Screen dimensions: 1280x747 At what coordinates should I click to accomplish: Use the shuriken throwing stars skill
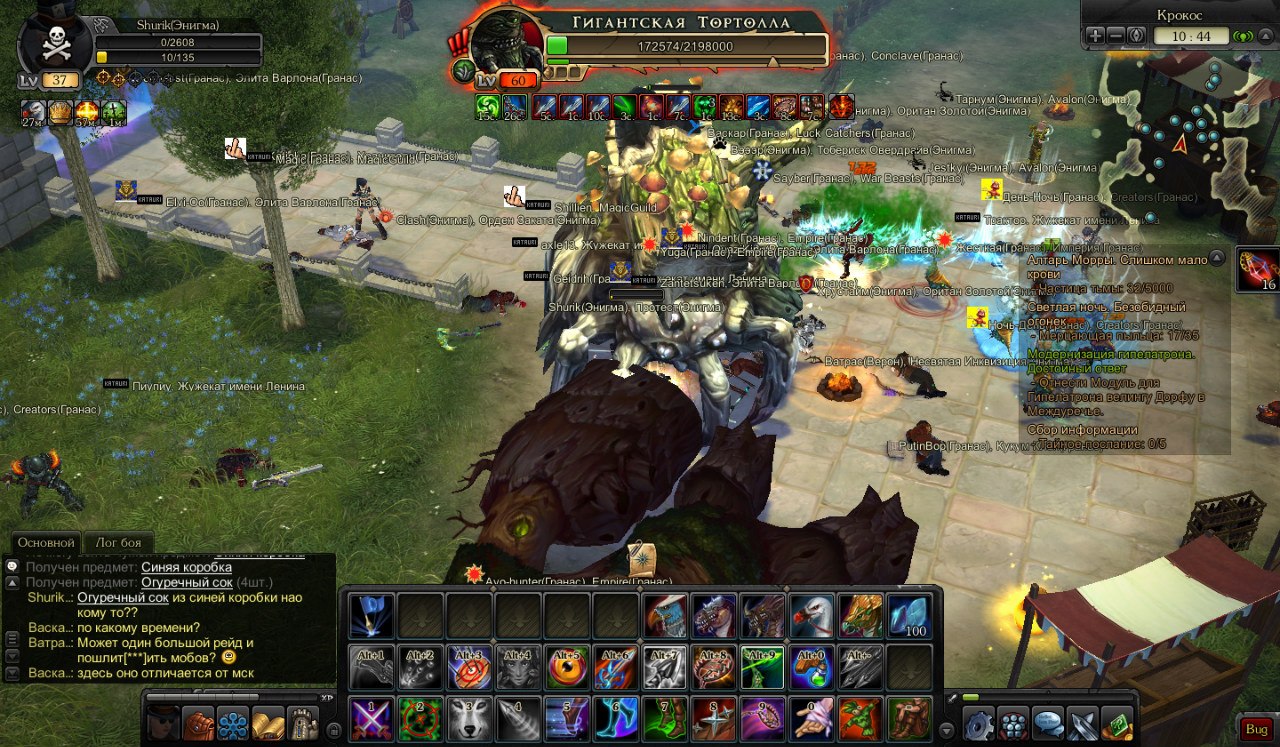[x=714, y=719]
